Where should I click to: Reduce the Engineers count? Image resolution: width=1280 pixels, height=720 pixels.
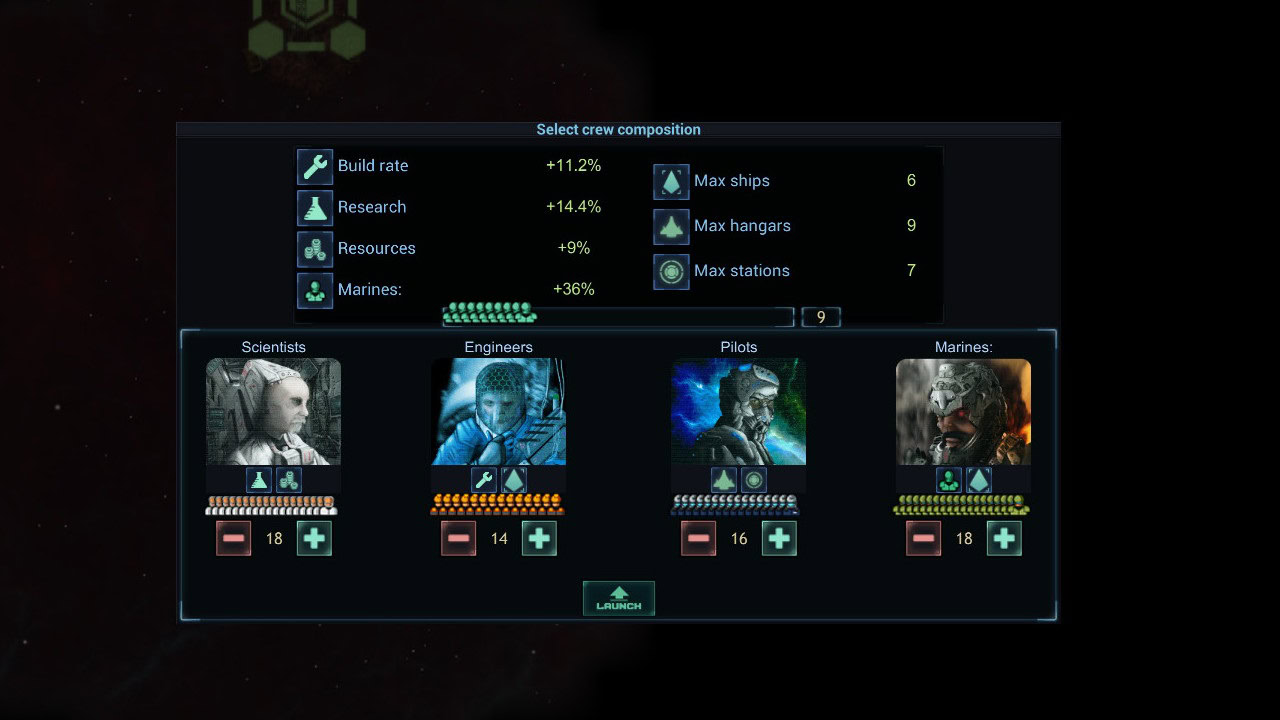(x=459, y=539)
